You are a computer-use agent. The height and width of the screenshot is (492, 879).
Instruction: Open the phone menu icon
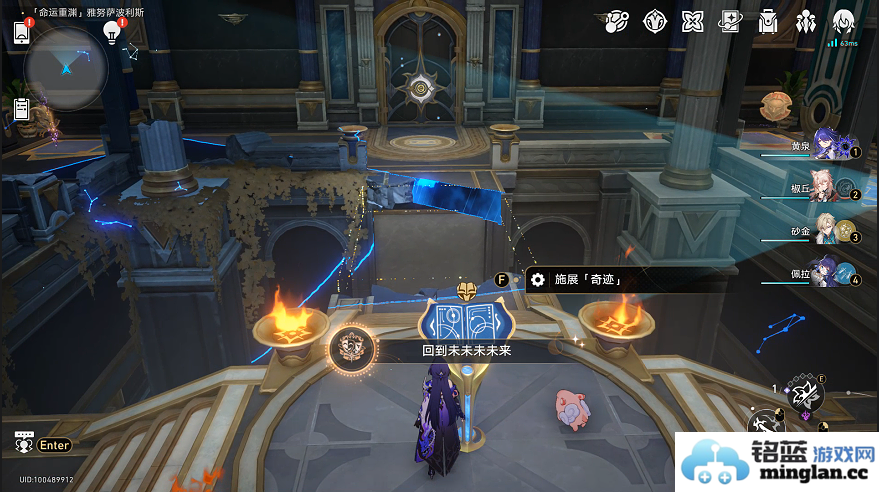point(22,33)
